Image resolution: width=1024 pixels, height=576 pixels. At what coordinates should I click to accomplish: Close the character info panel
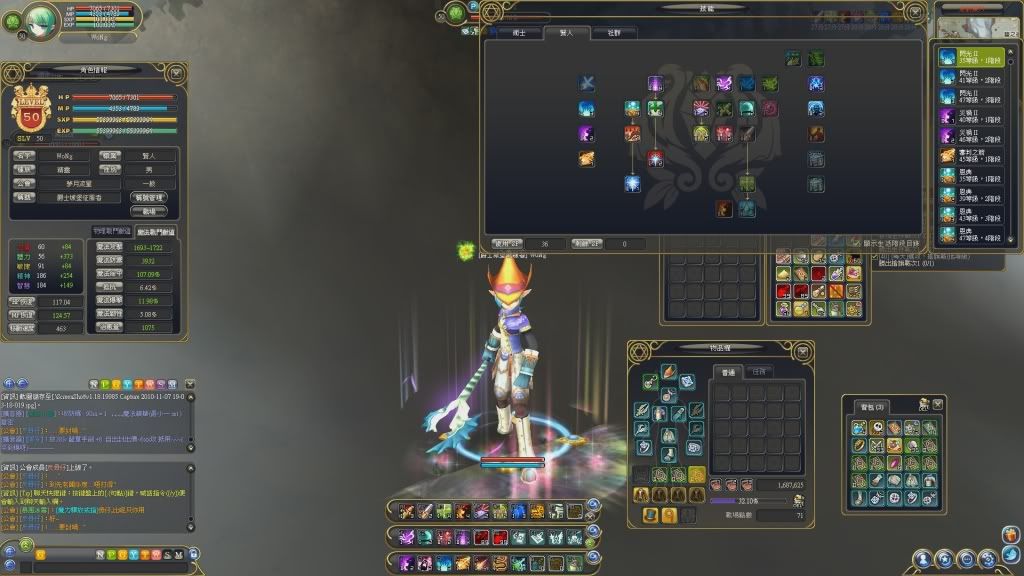(x=176, y=72)
